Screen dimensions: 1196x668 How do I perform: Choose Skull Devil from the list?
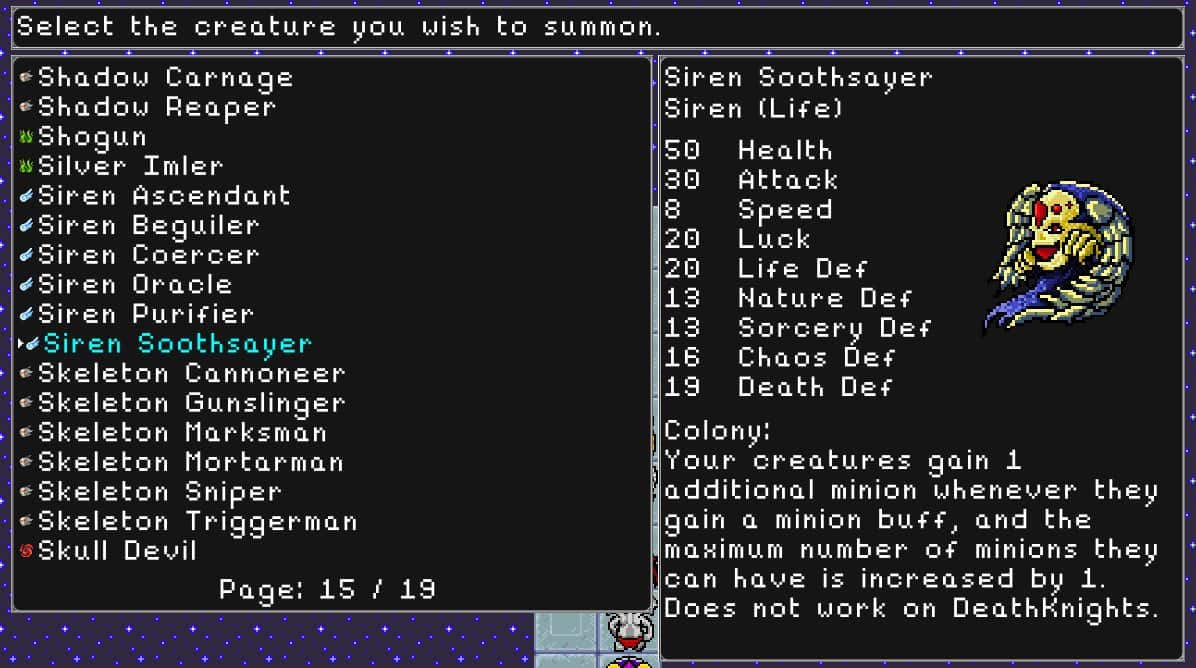pyautogui.click(x=117, y=551)
